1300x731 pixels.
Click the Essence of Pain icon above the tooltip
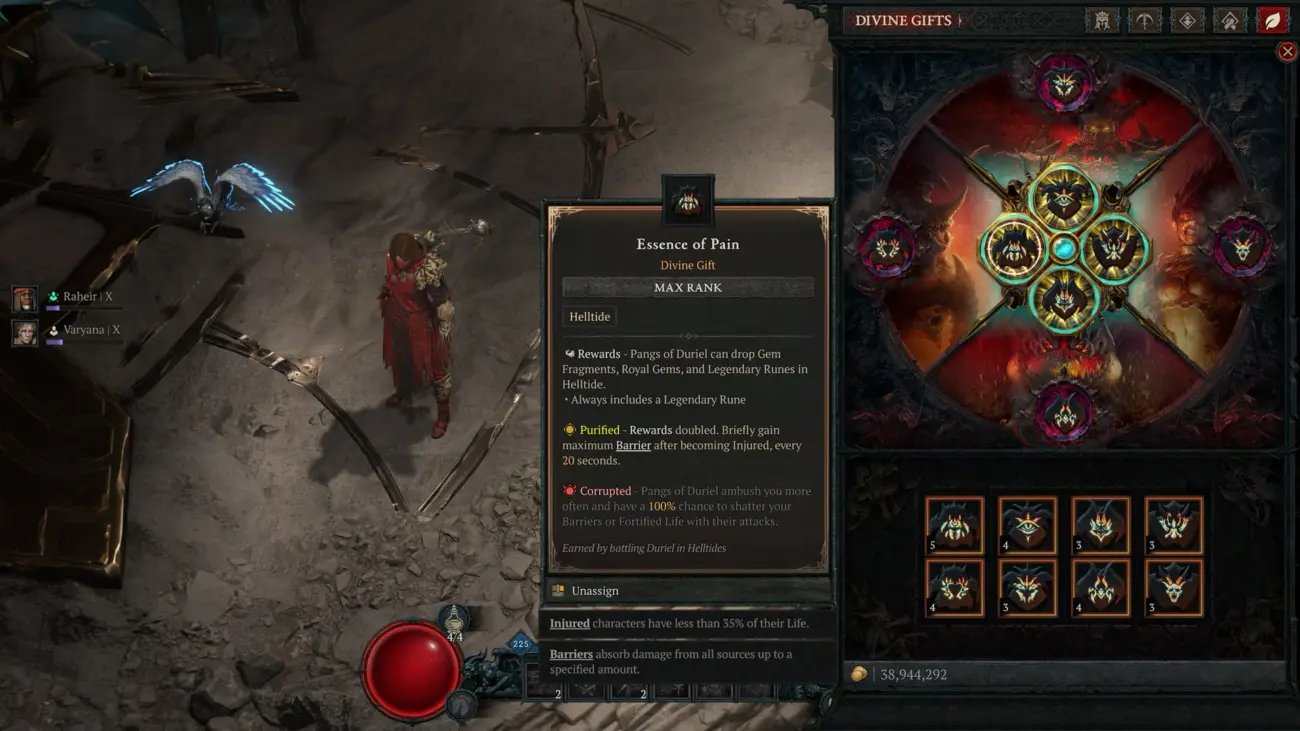pyautogui.click(x=687, y=200)
